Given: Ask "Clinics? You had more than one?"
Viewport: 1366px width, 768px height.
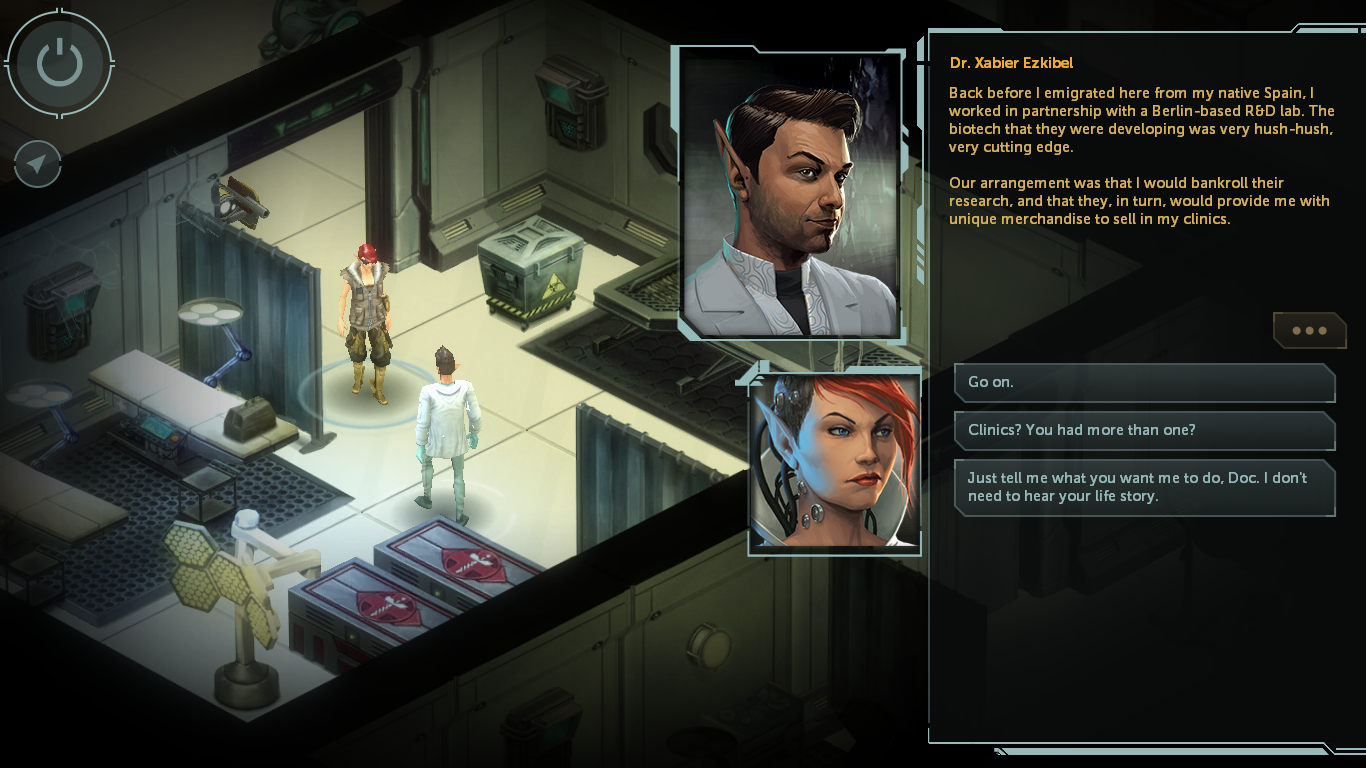Looking at the screenshot, I should [x=1144, y=430].
